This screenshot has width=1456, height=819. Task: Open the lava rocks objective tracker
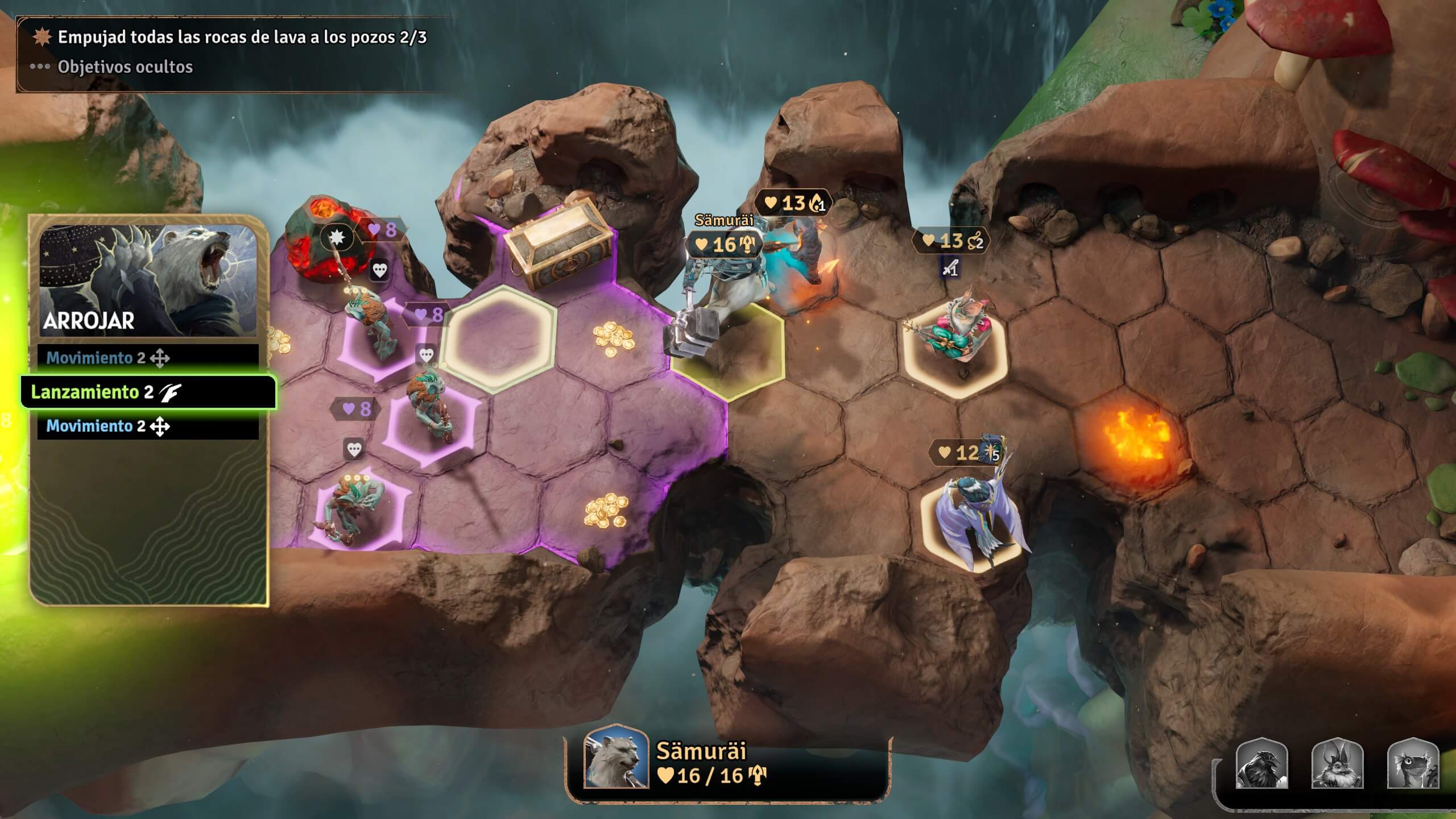pos(242,38)
